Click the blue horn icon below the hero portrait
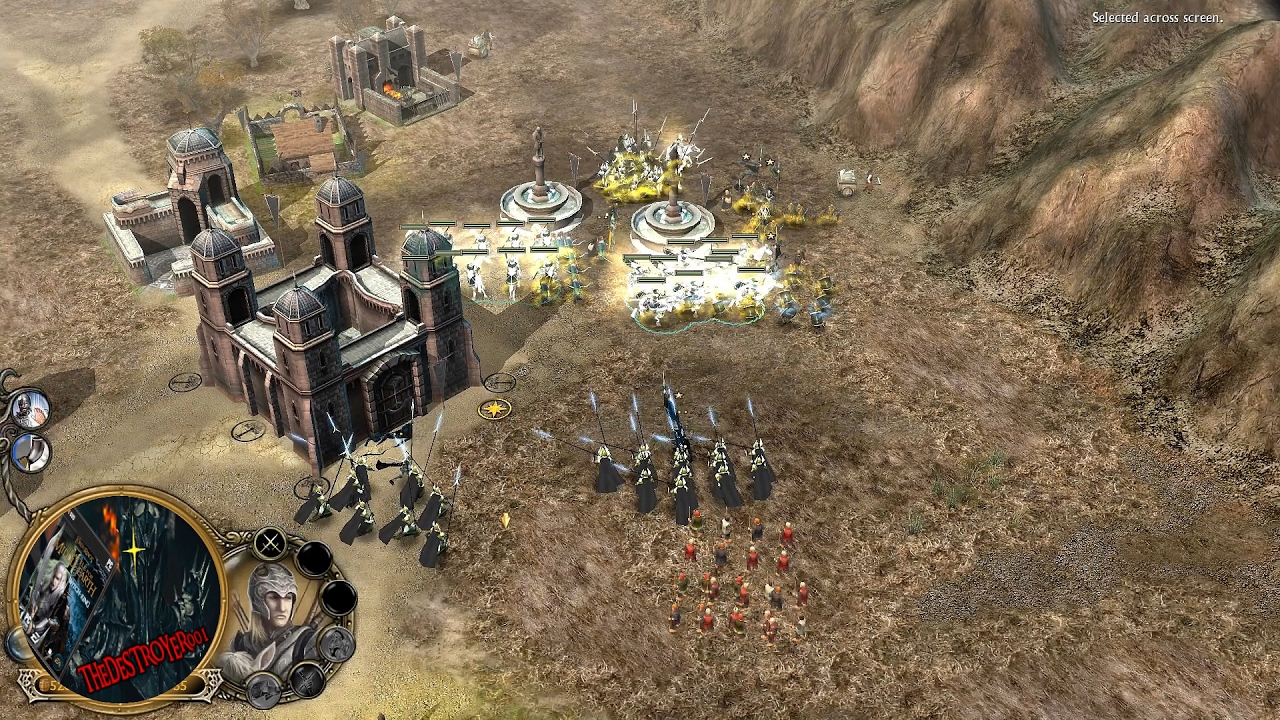This screenshot has height=720, width=1280. pos(30,452)
